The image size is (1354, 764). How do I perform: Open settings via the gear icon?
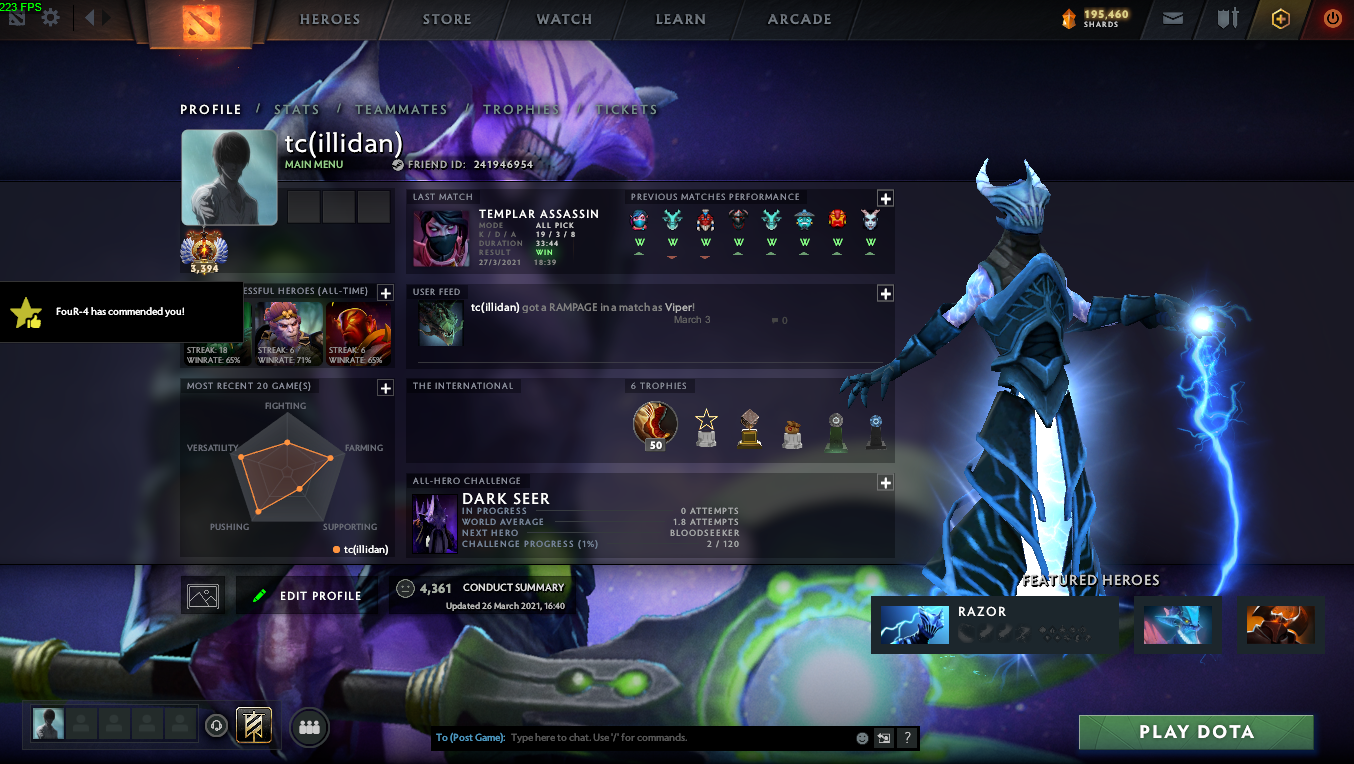50,18
